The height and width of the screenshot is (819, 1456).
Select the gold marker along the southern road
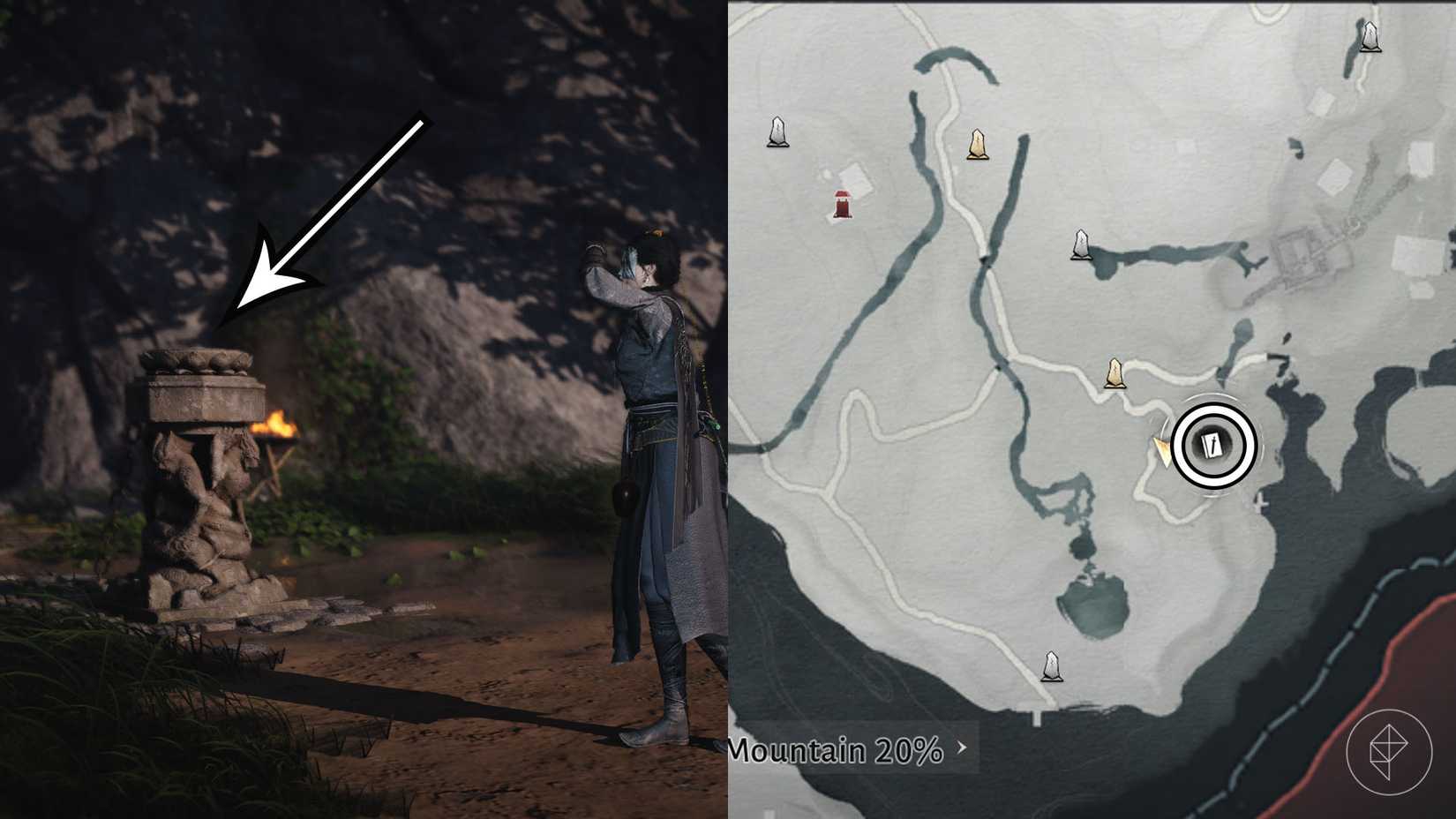pyautogui.click(x=1115, y=372)
